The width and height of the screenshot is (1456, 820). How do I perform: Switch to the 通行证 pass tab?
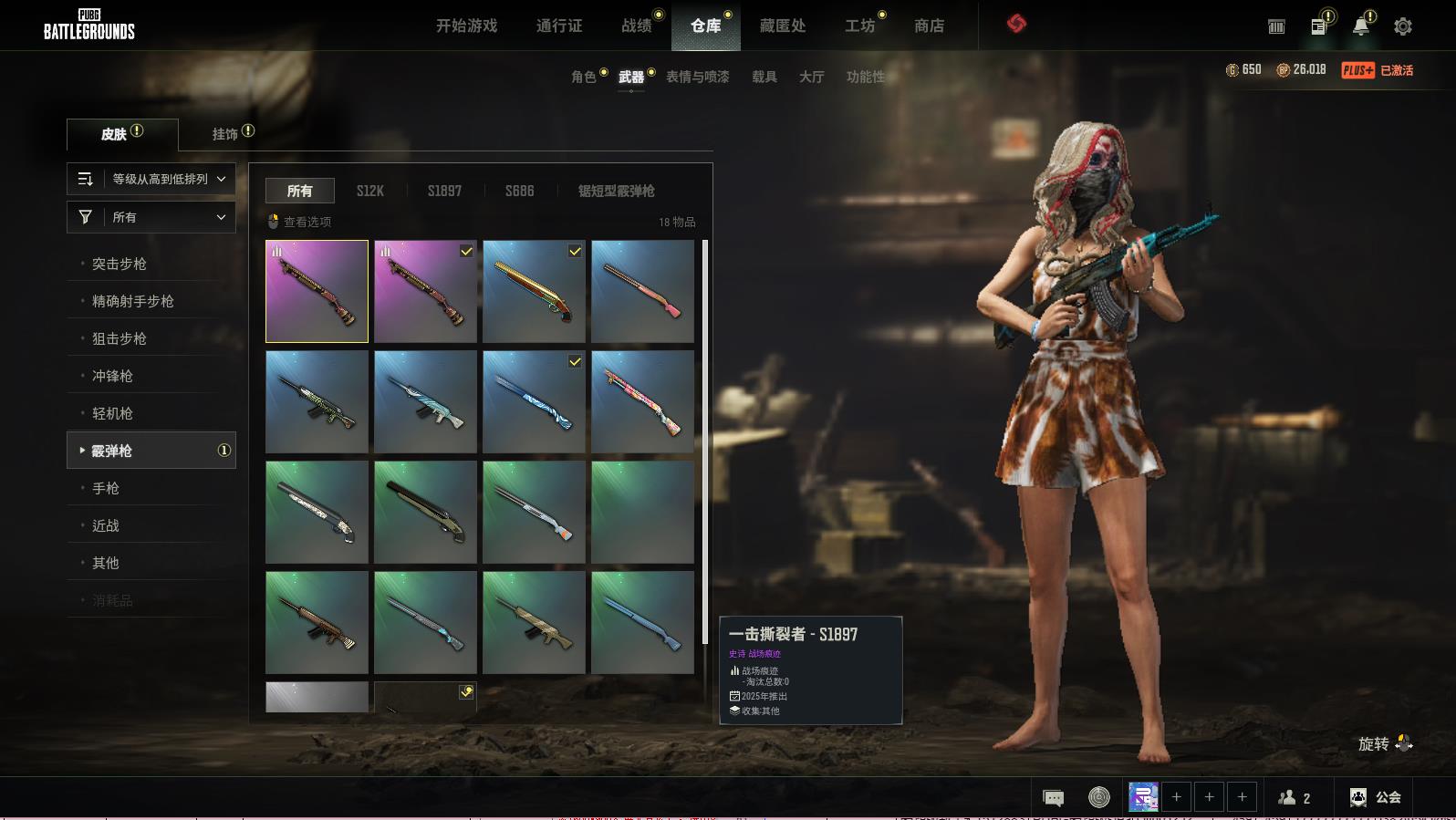559,26
